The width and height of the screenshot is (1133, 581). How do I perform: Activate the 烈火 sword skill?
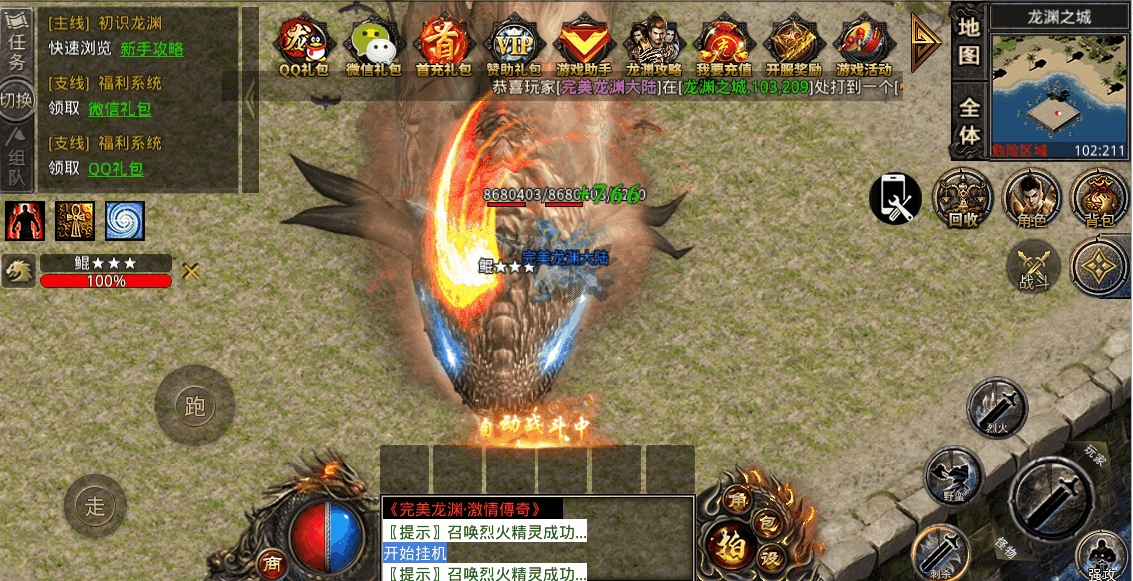click(x=997, y=408)
